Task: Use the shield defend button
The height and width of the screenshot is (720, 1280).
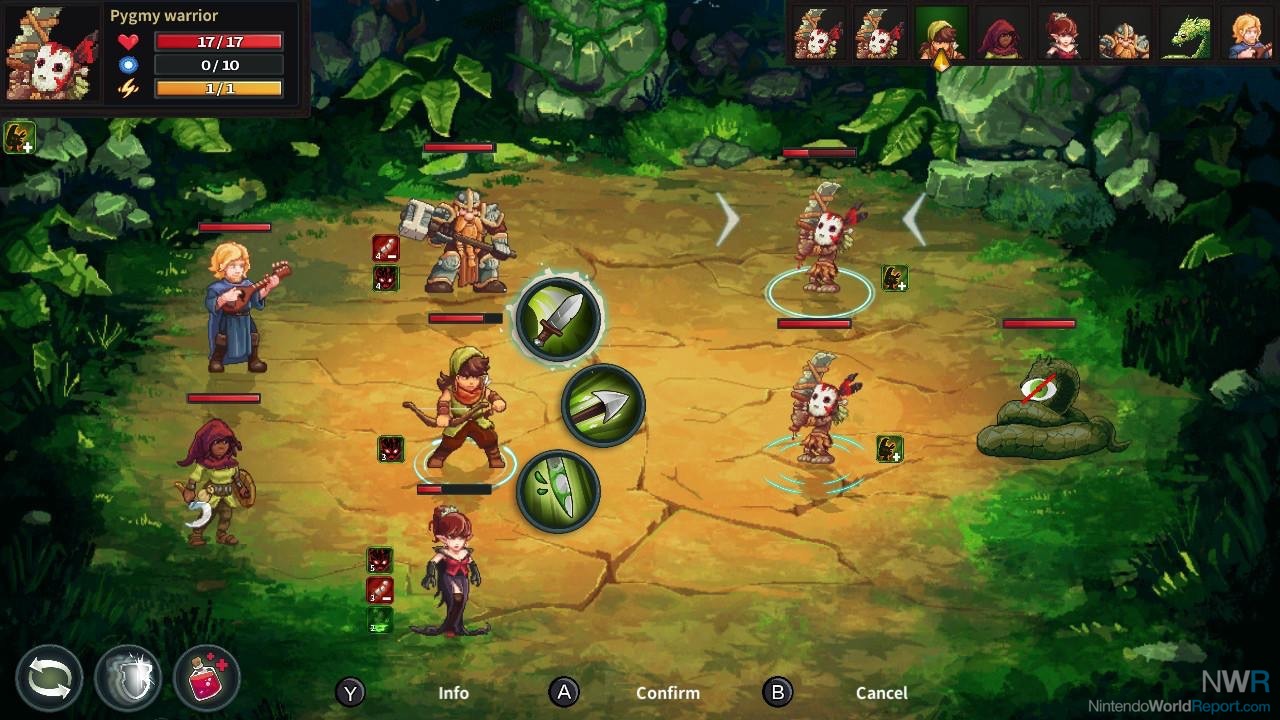Action: (x=128, y=678)
